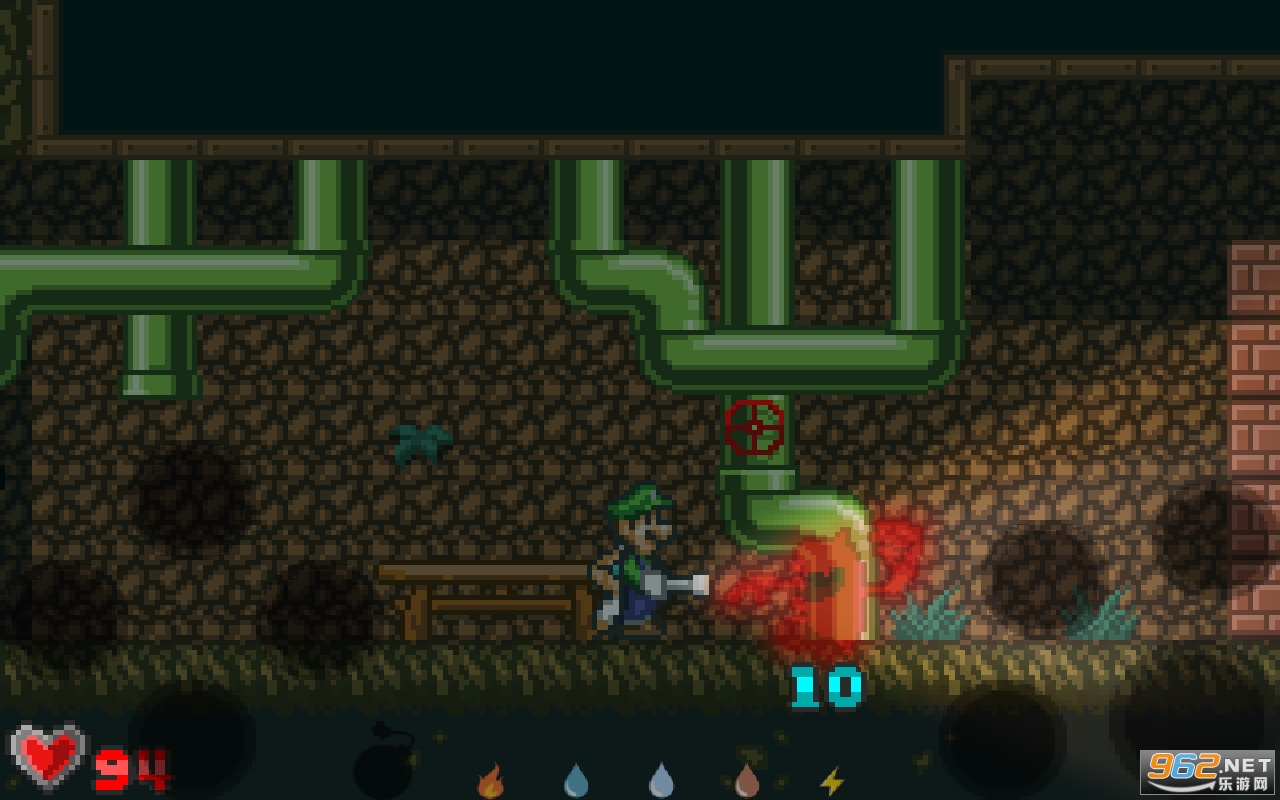This screenshot has height=800, width=1280.
Task: Choose the orange flame element
Action: point(490,781)
